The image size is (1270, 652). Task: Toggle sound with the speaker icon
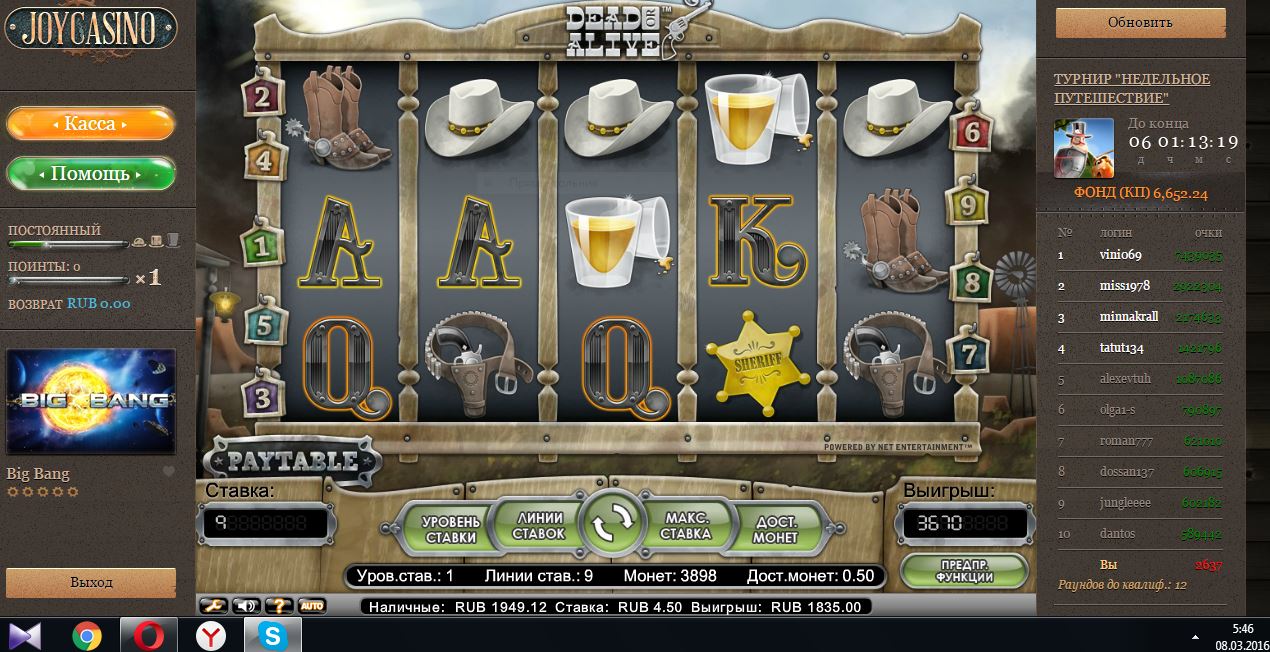pyautogui.click(x=246, y=605)
